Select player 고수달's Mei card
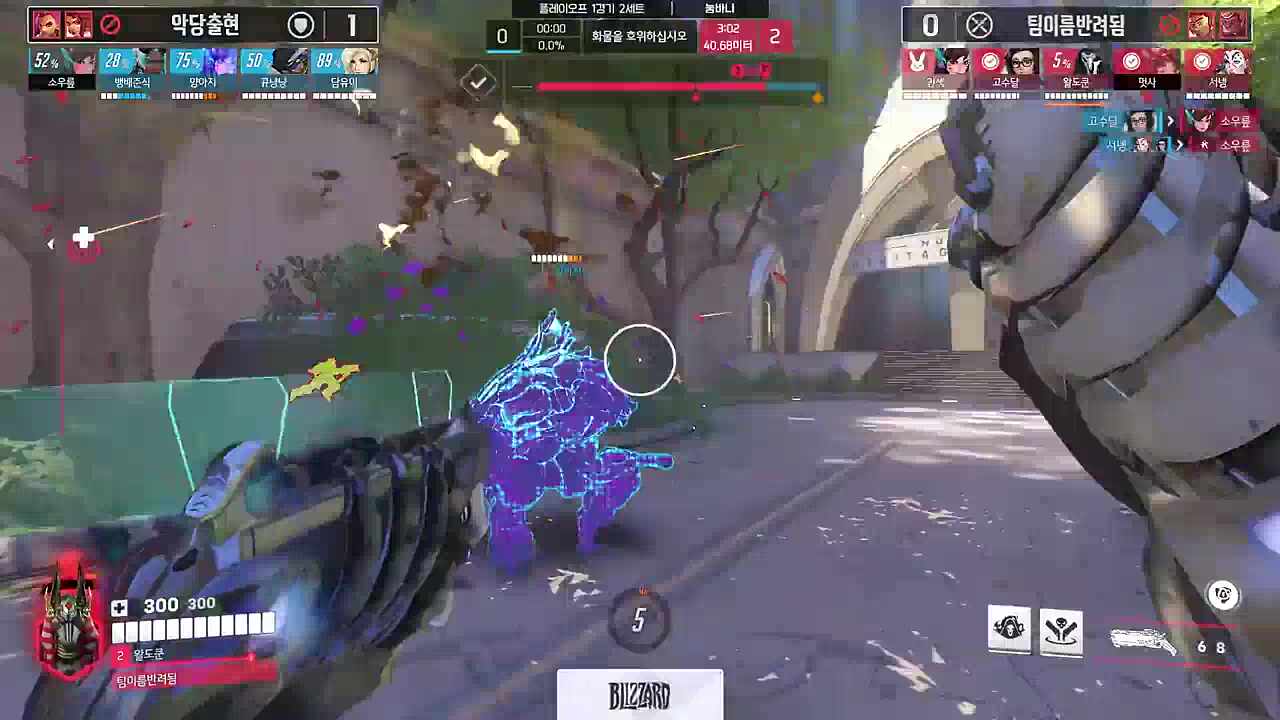The image size is (1280, 720). tap(1006, 70)
